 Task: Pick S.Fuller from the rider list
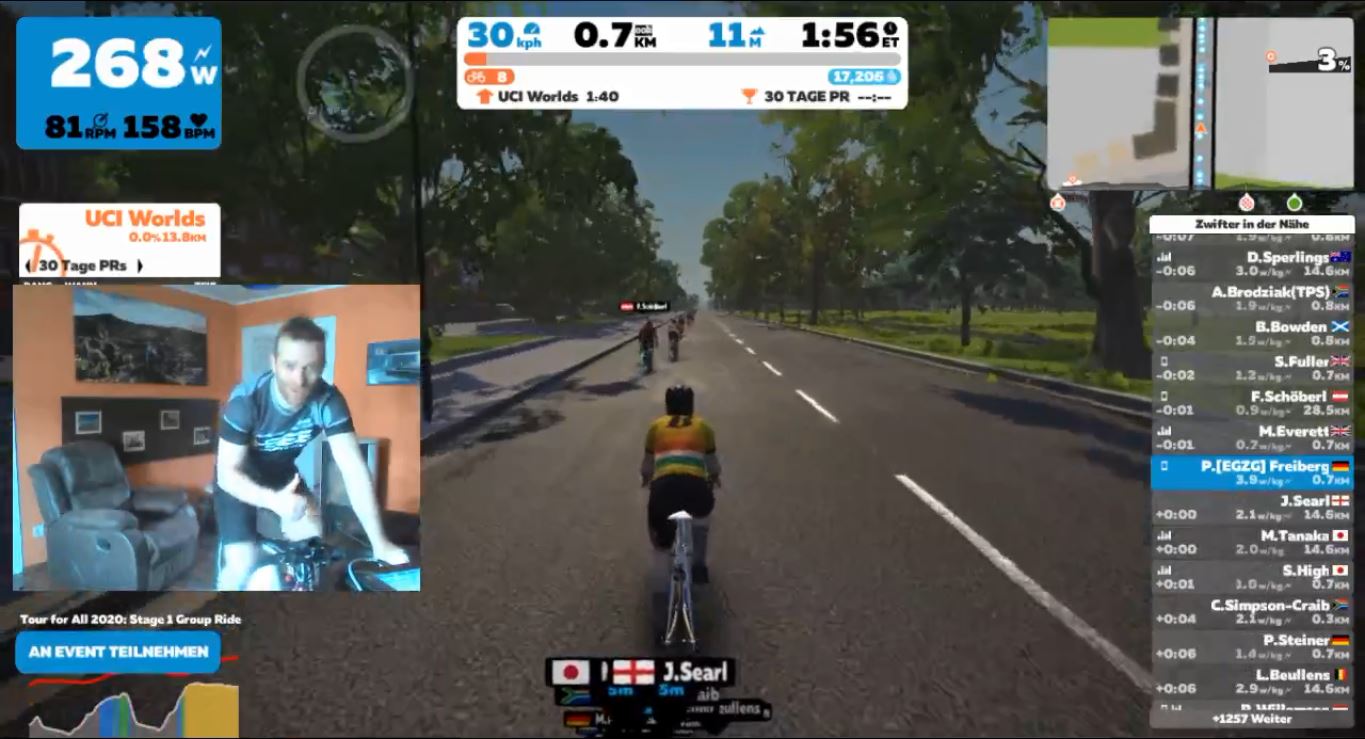tap(1252, 367)
